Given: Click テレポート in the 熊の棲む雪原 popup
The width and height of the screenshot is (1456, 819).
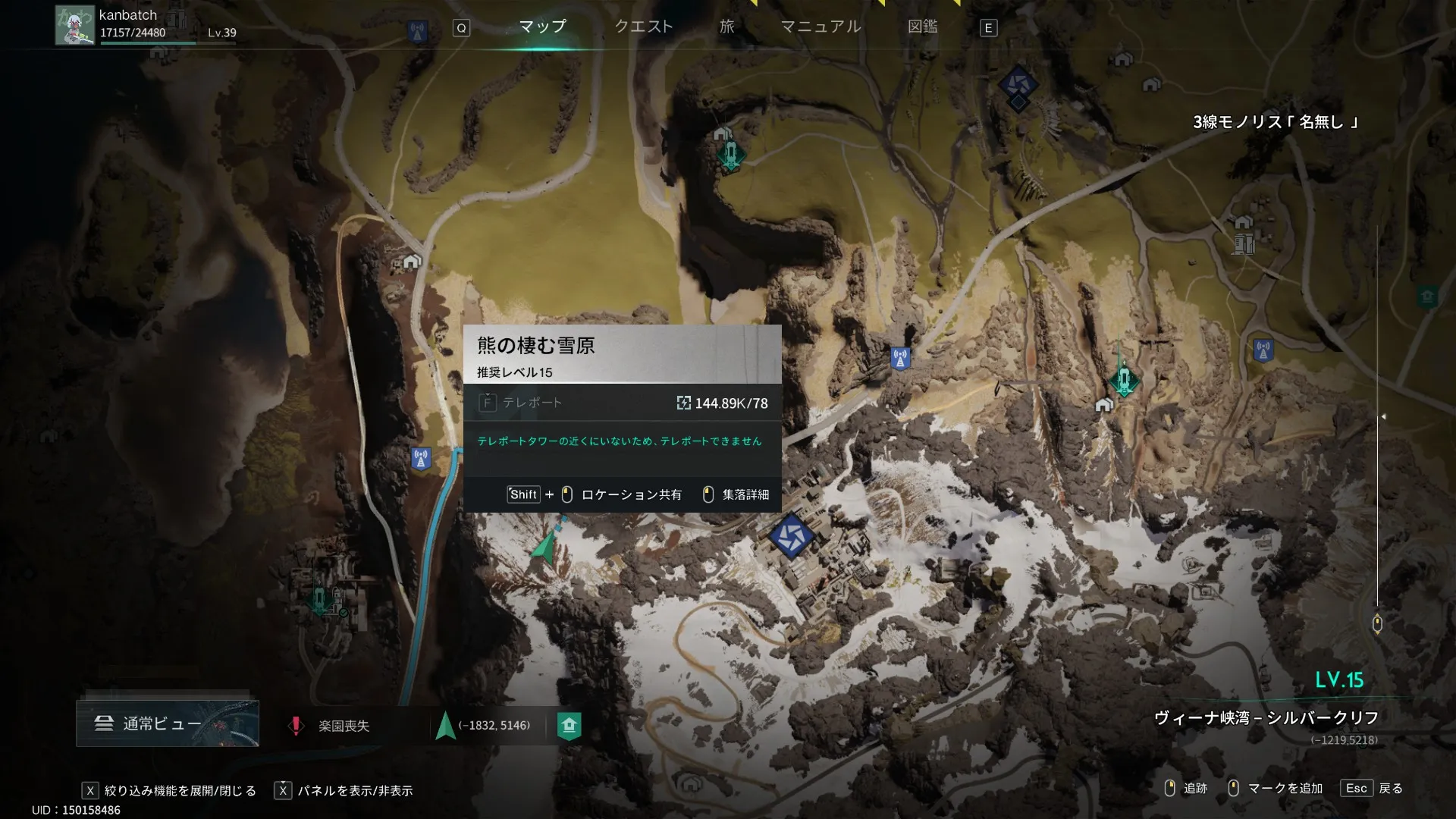Looking at the screenshot, I should pyautogui.click(x=532, y=403).
